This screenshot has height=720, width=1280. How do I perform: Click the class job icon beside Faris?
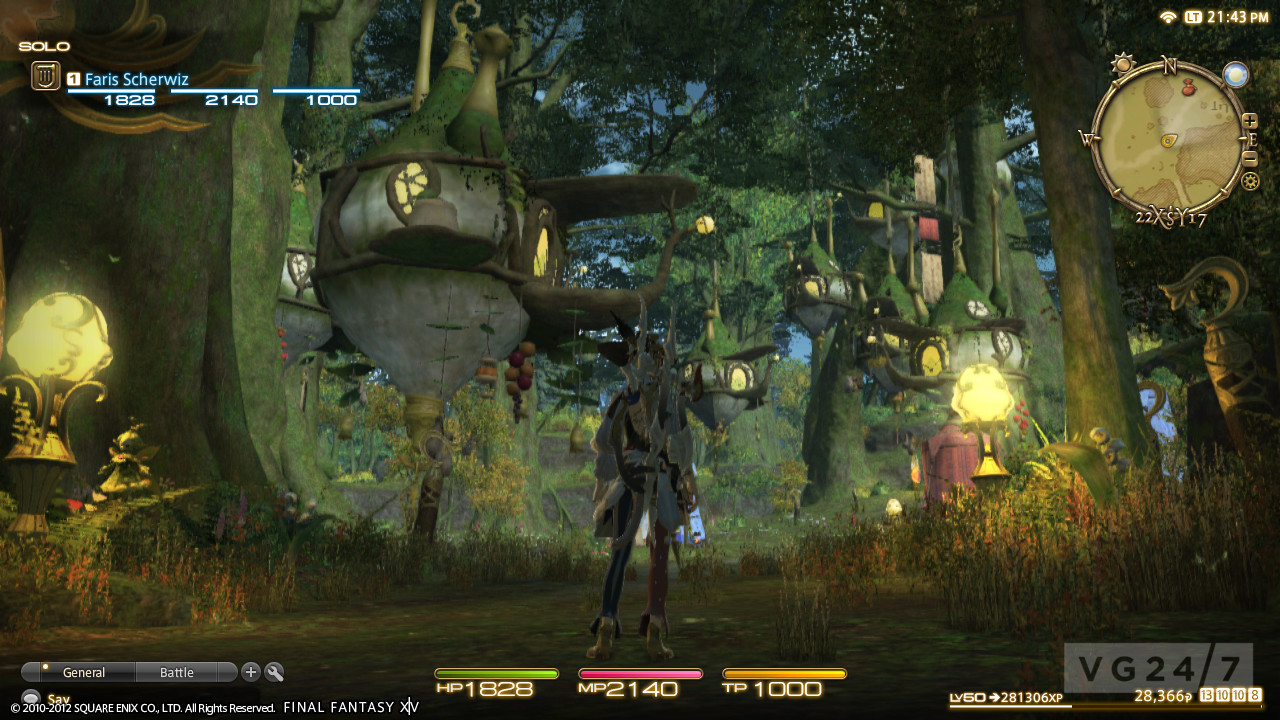point(45,76)
